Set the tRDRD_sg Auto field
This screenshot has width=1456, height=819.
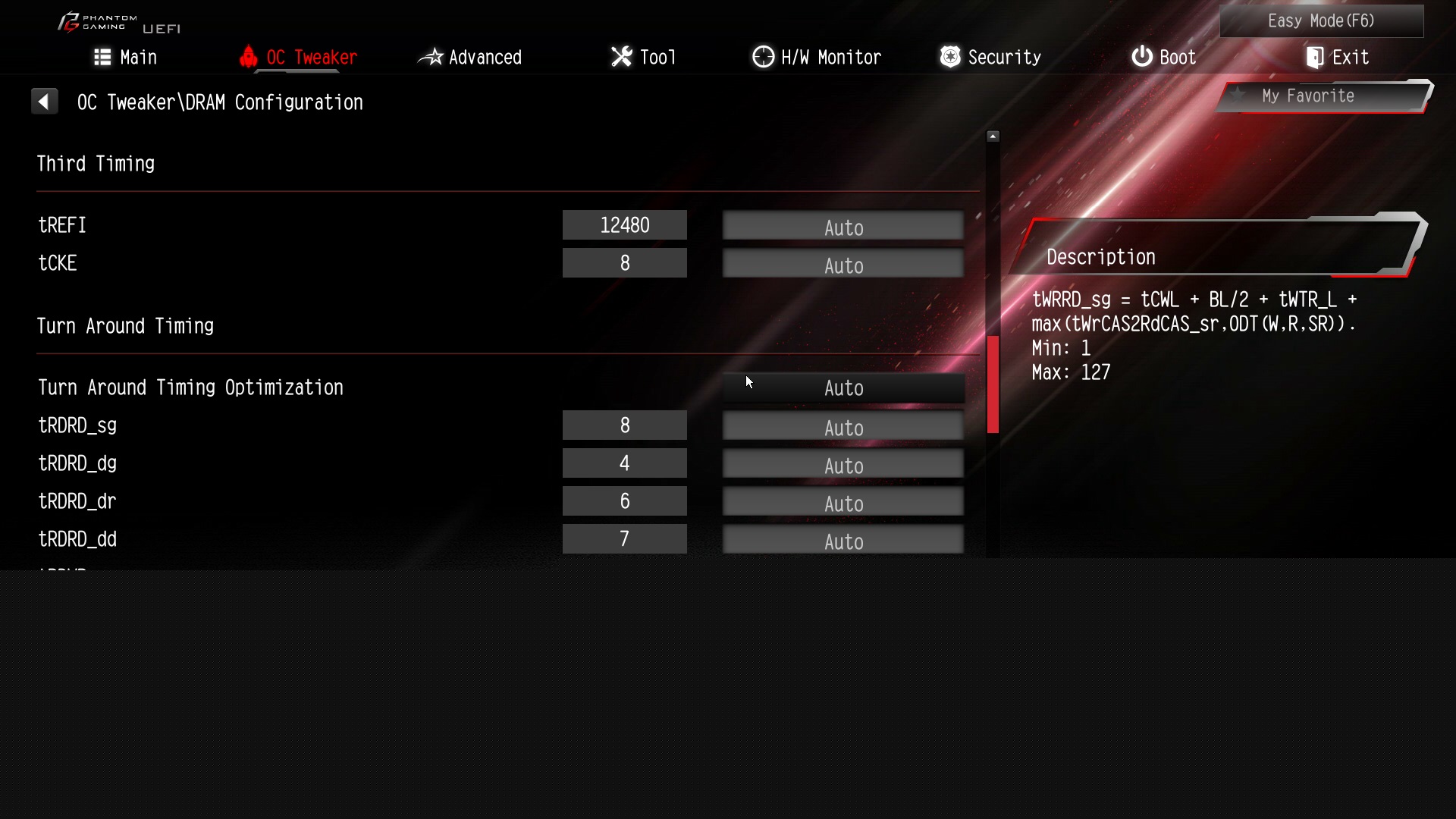843,427
